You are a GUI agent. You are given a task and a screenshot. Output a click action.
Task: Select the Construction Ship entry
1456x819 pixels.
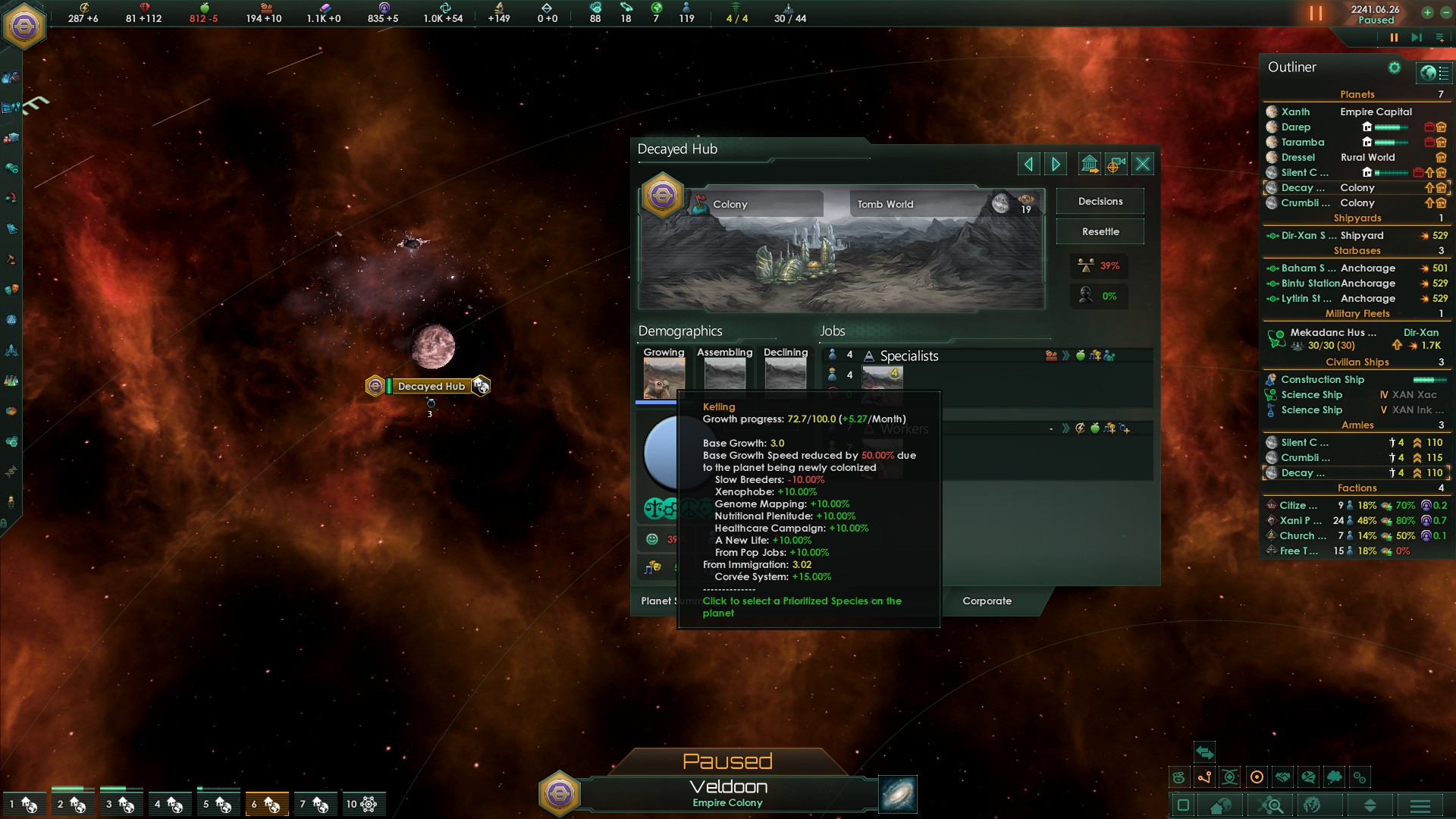1322,379
